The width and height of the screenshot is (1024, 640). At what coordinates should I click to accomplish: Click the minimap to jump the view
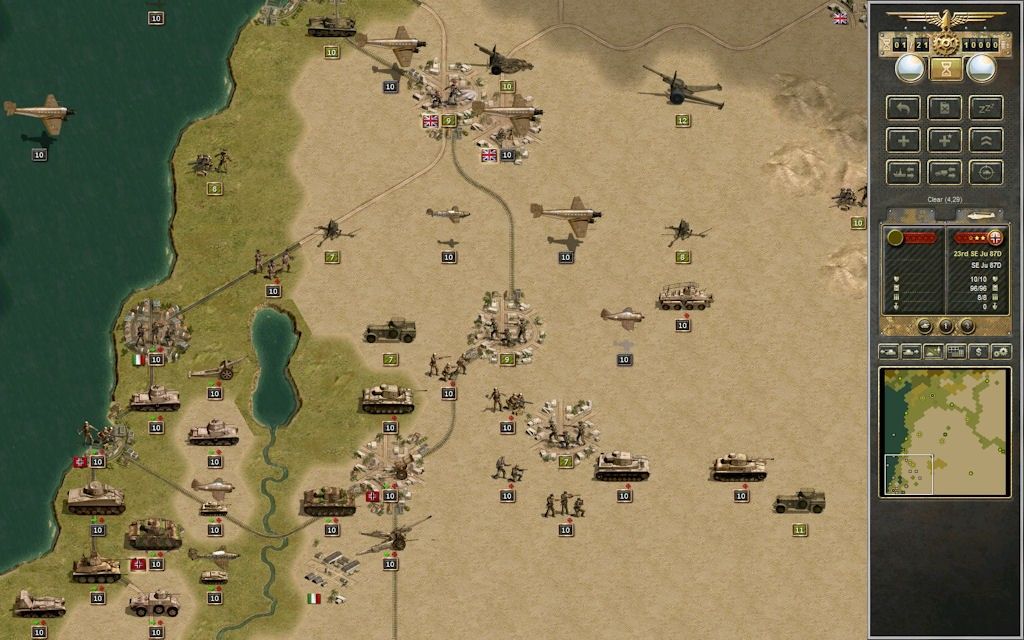coord(945,432)
